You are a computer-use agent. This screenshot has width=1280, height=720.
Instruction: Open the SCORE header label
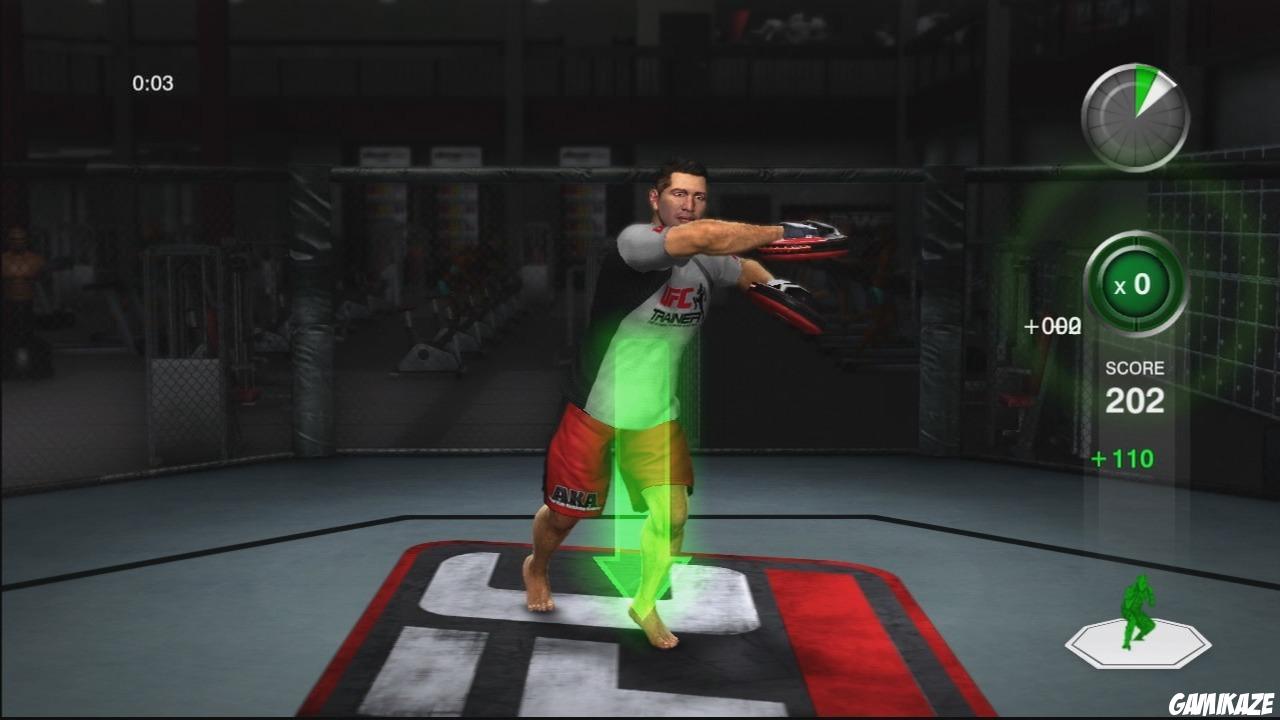point(1136,367)
